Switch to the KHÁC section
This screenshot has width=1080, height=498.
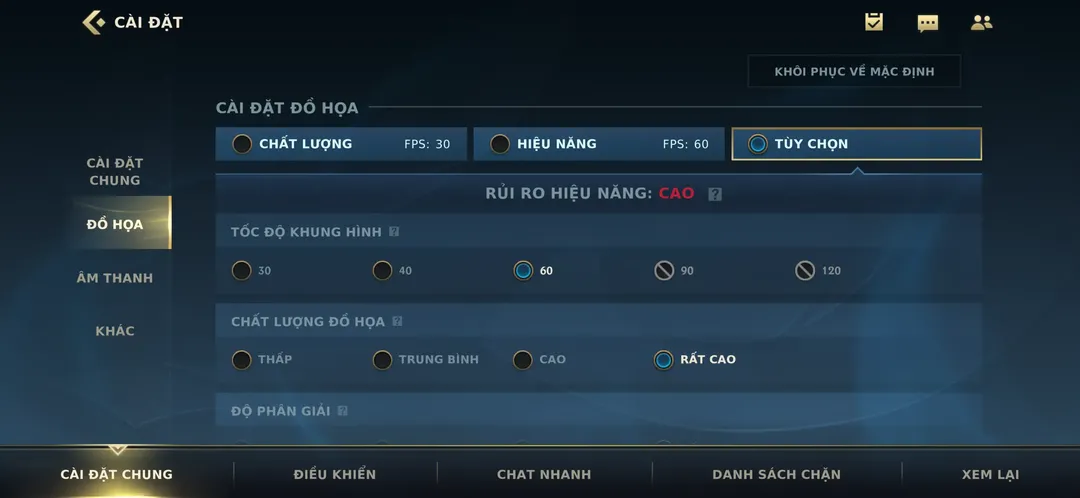tap(115, 331)
